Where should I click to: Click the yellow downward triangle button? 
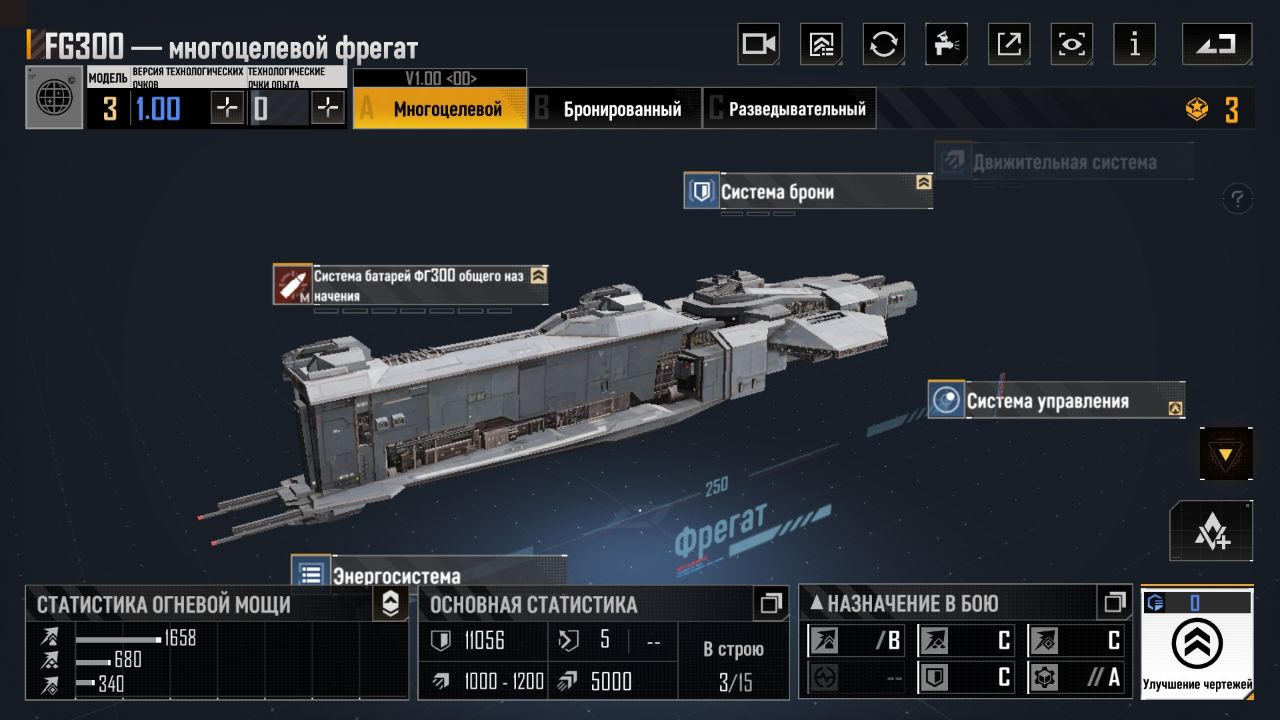[1225, 455]
